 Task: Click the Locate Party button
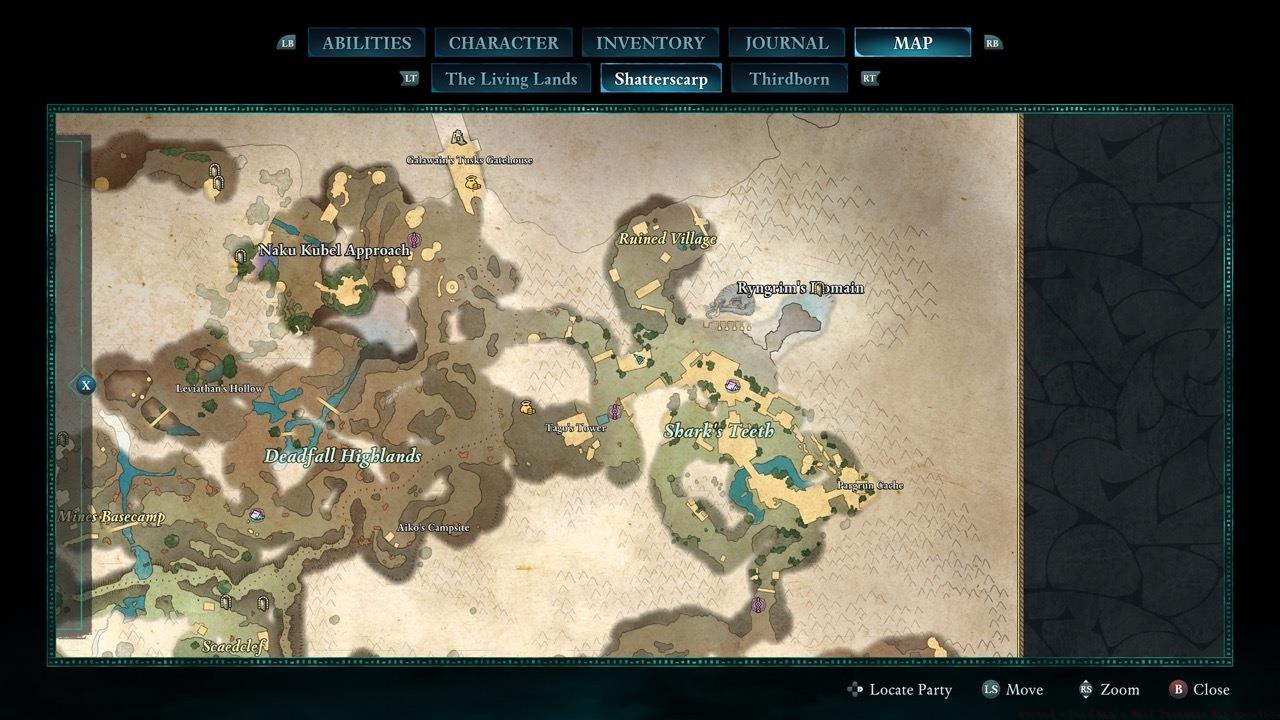pos(900,689)
